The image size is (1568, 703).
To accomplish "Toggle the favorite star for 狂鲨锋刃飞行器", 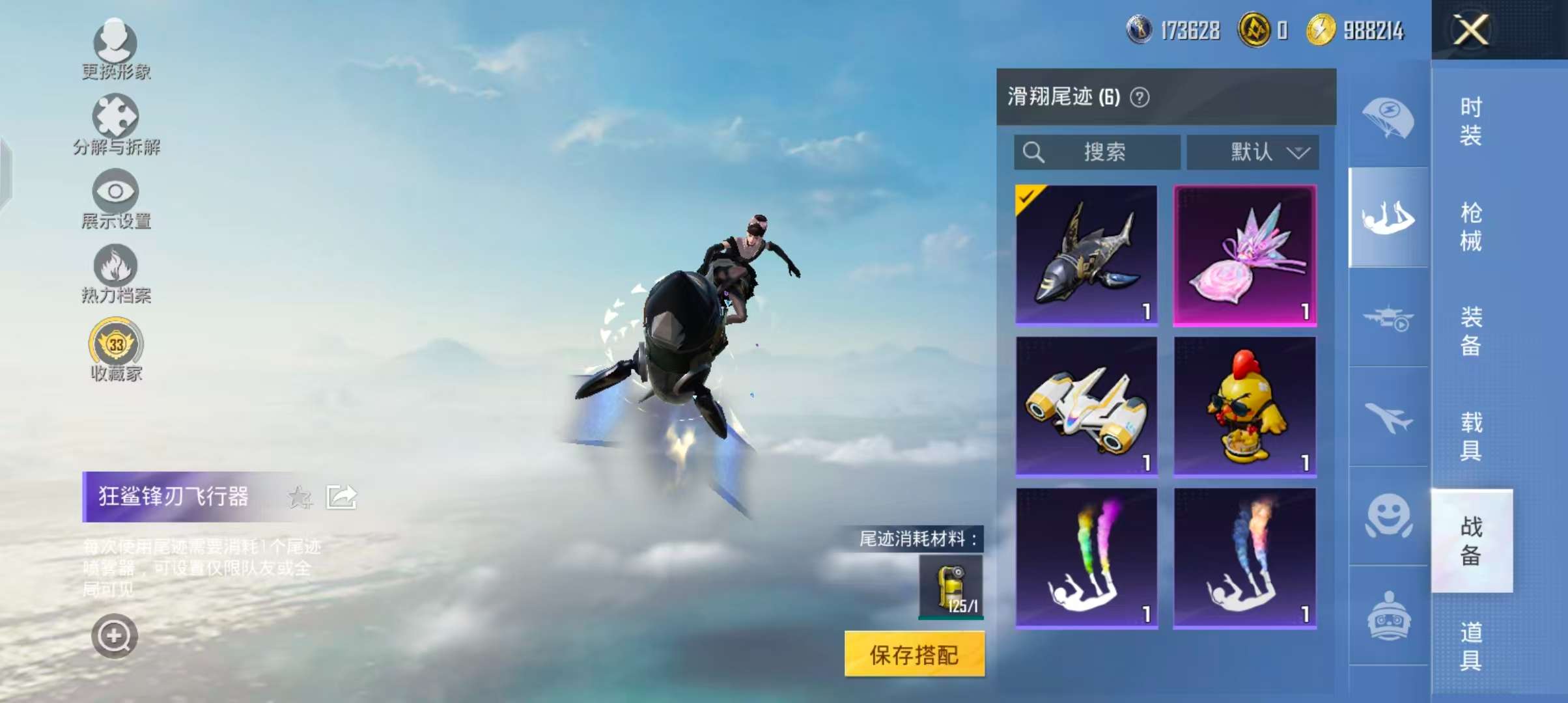I will (300, 497).
